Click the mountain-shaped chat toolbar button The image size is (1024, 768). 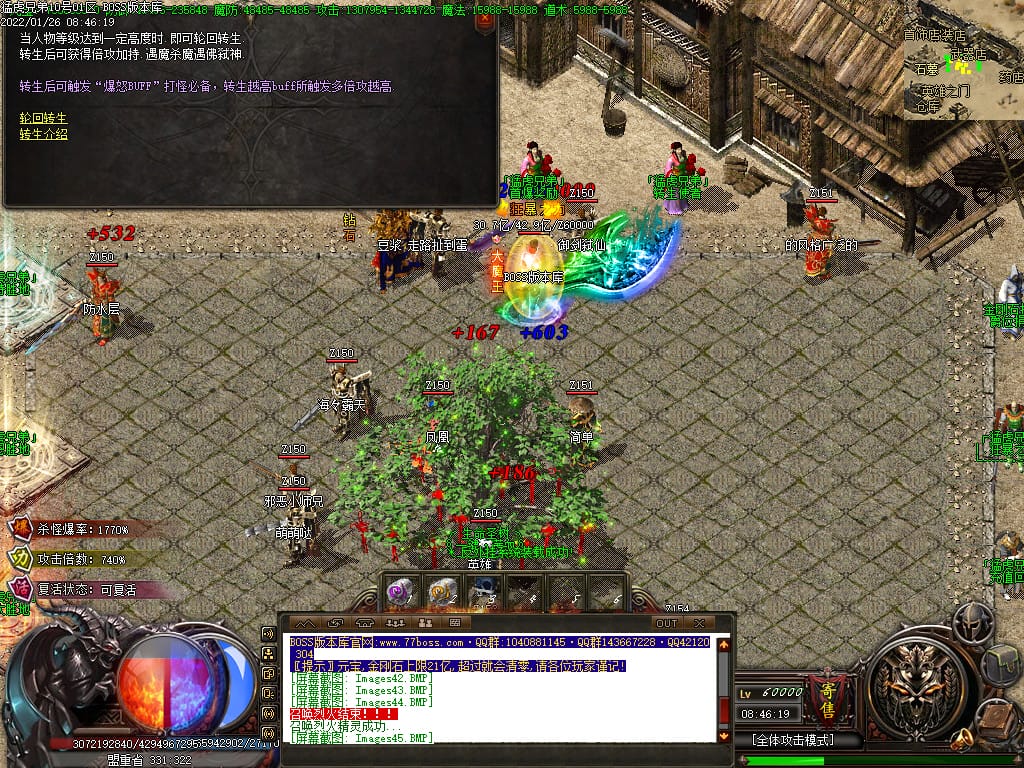tap(304, 623)
